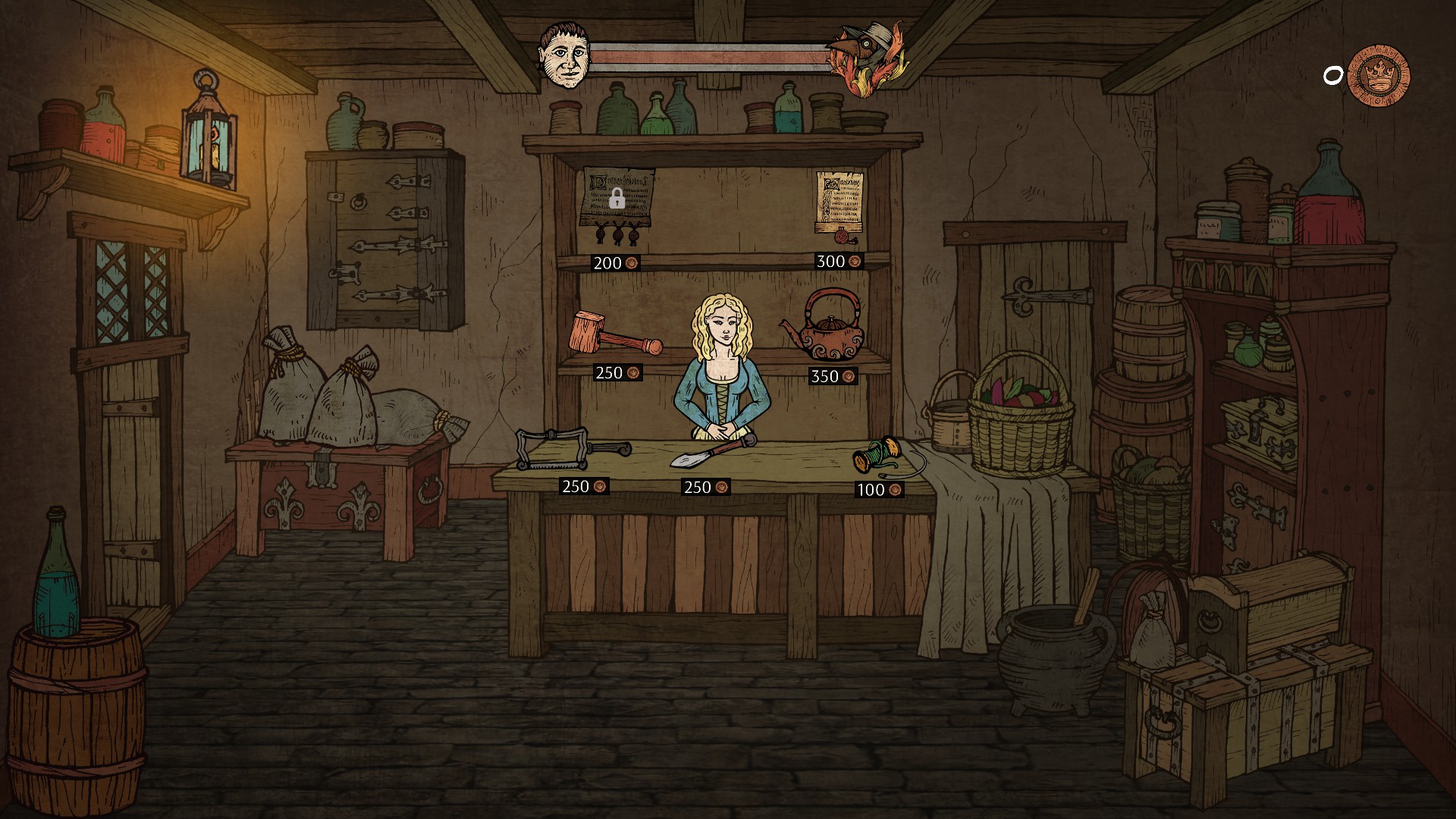Viewport: 1456px width, 819px height.
Task: Click the lock icon on the sealed document
Action: (619, 201)
